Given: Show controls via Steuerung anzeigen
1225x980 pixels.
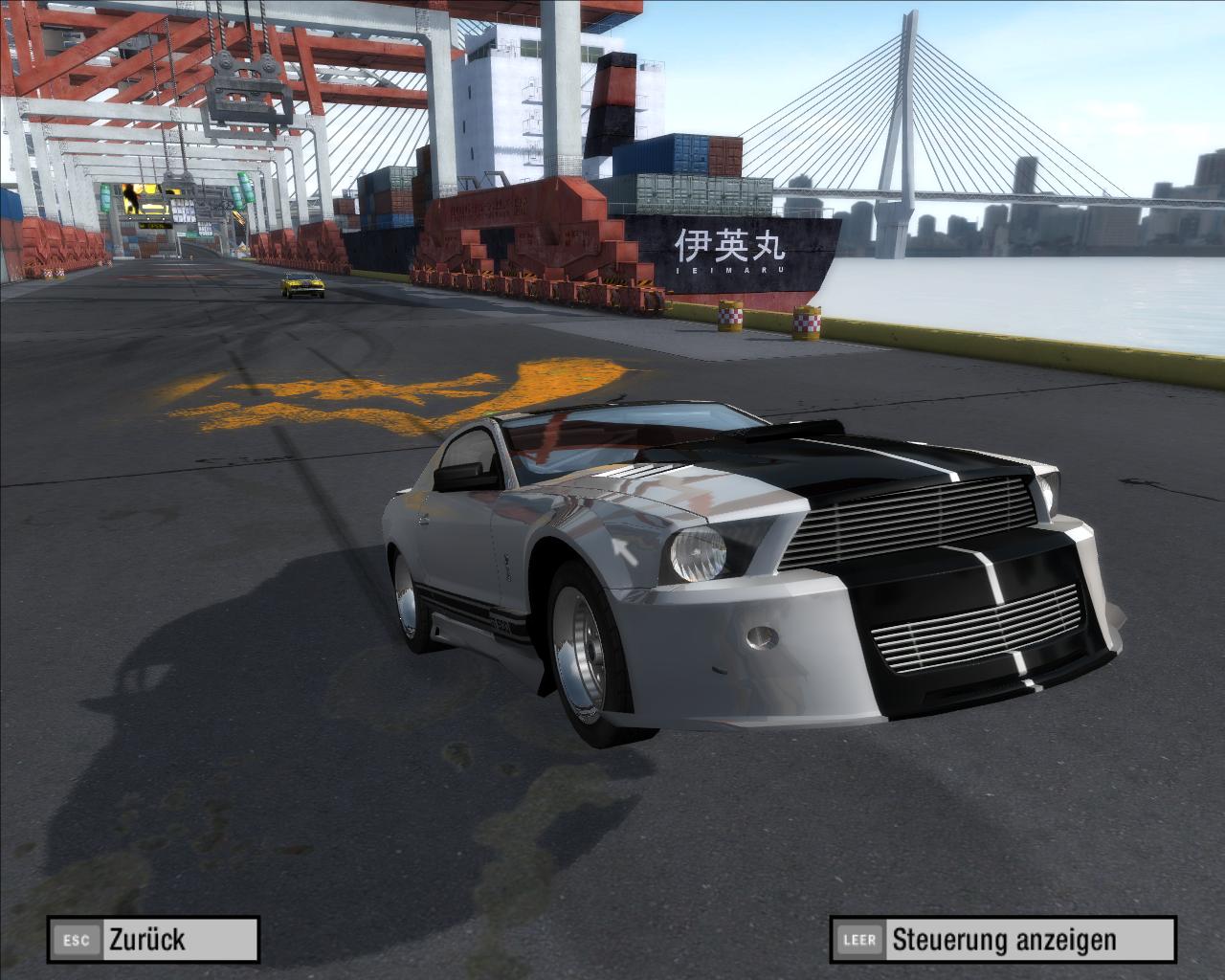Looking at the screenshot, I should click(x=1003, y=939).
